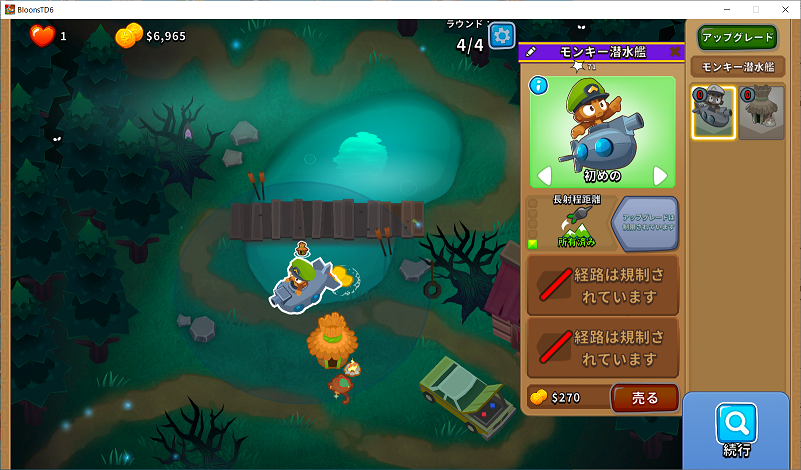Switch targeting with the left white arrow
The height and width of the screenshot is (470, 801).
click(x=545, y=176)
